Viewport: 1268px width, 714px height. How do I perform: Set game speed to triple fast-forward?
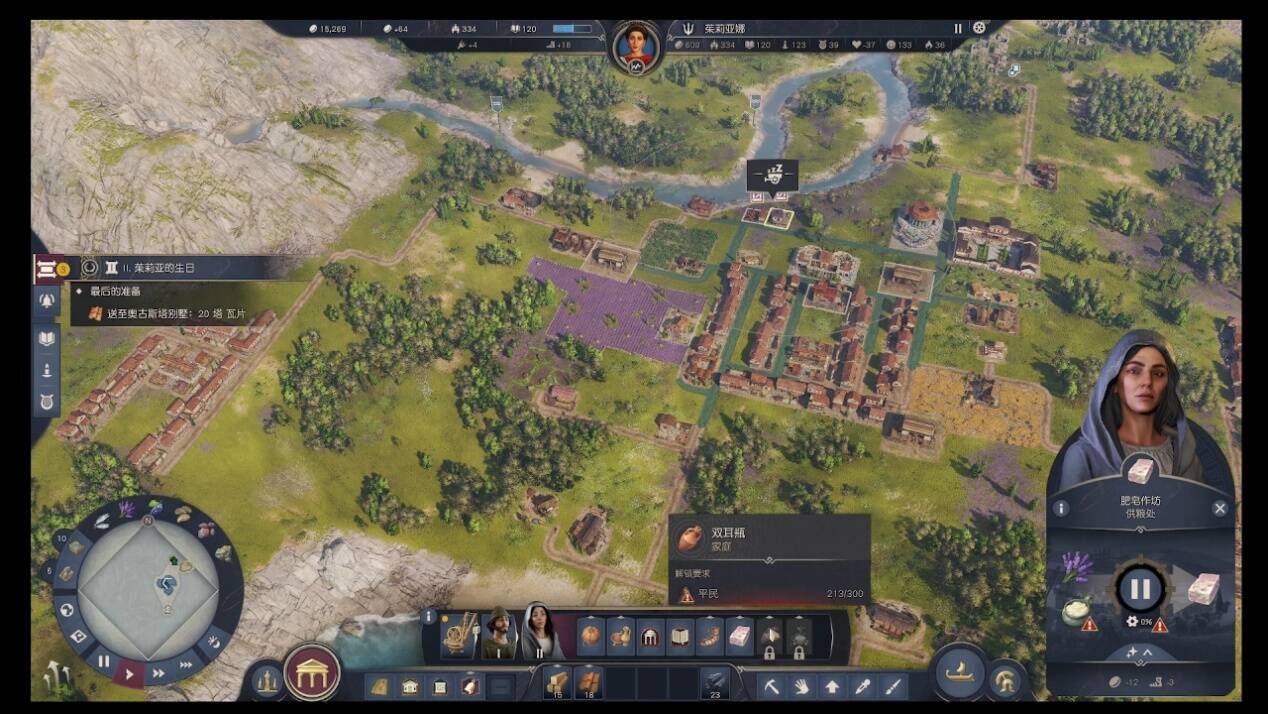(x=187, y=665)
